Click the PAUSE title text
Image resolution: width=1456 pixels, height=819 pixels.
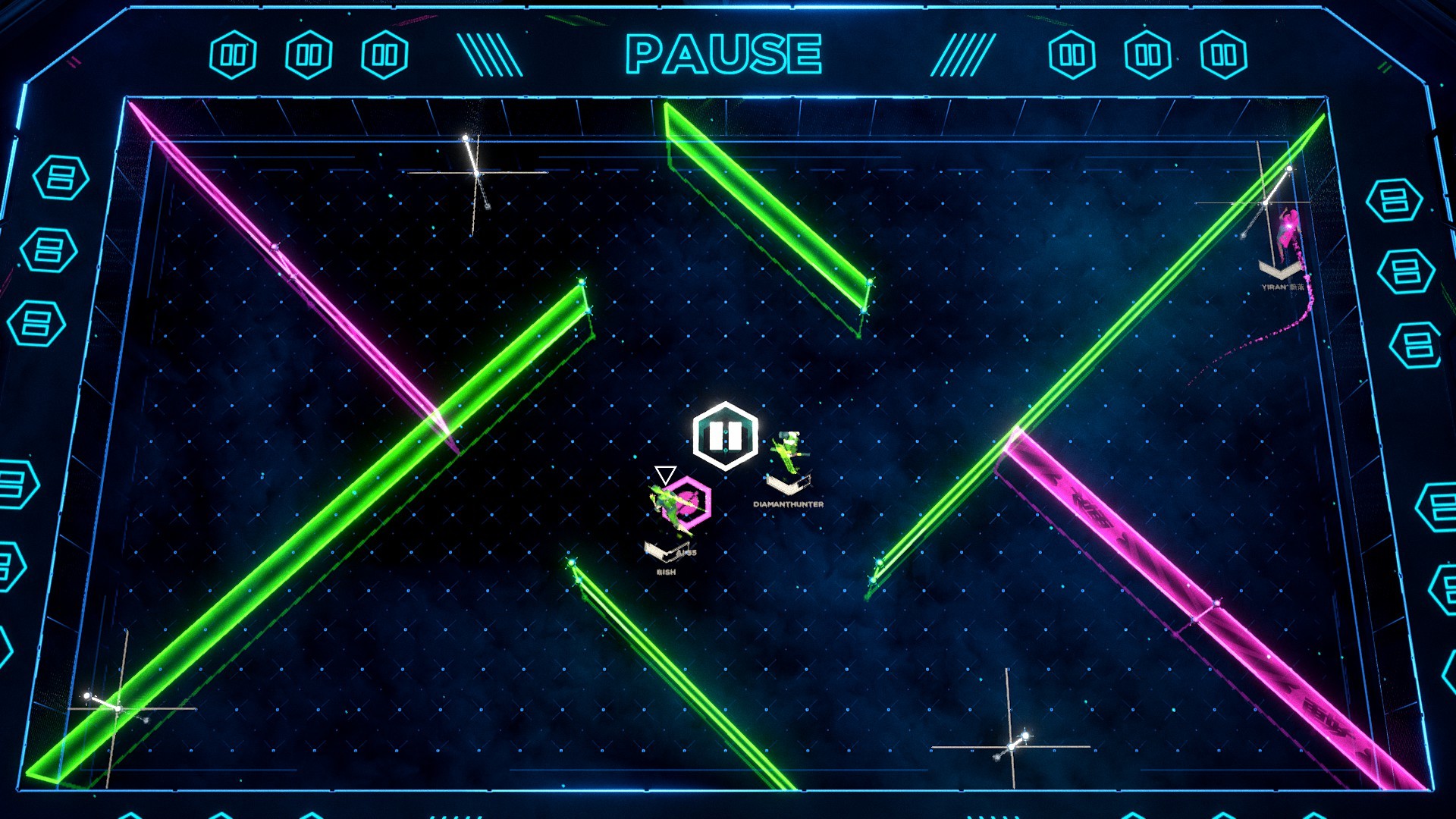pyautogui.click(x=724, y=52)
